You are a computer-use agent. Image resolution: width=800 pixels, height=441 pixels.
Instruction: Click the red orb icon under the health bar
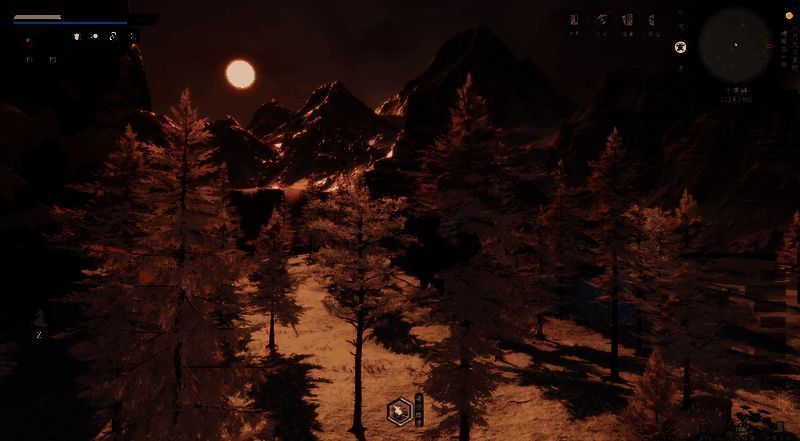(x=27, y=41)
